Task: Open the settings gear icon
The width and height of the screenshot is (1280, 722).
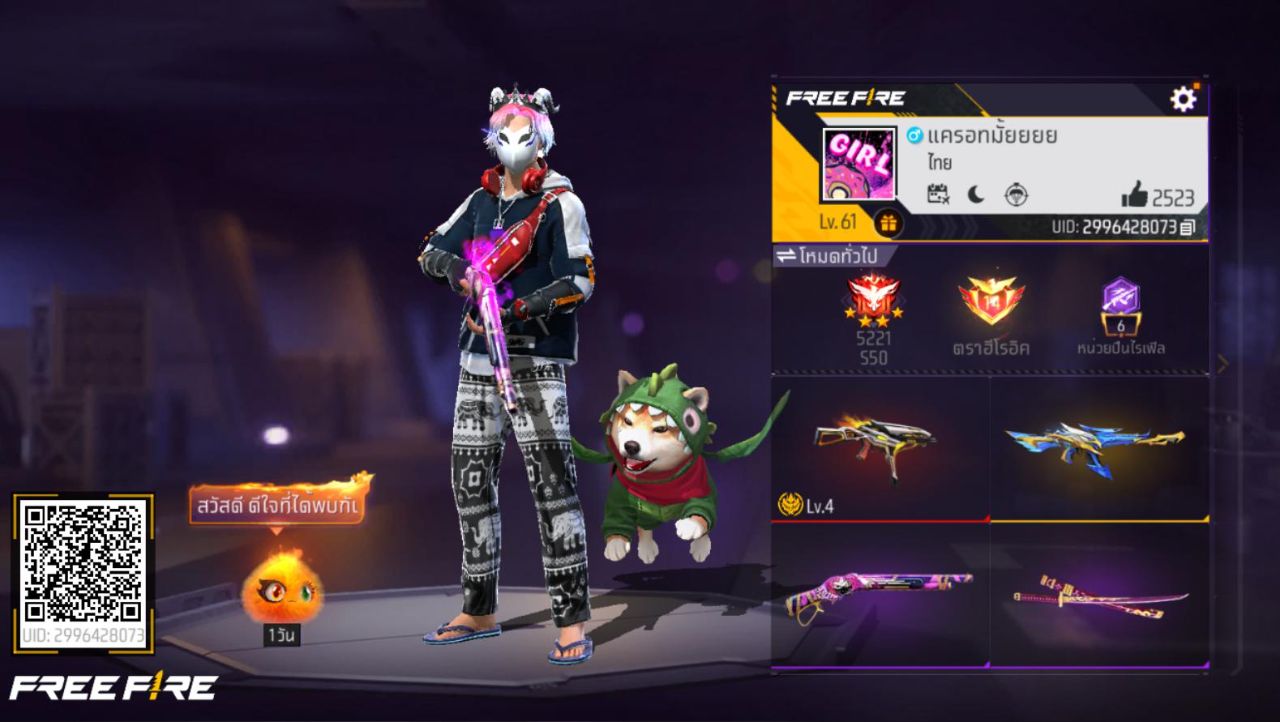Action: tap(1185, 98)
